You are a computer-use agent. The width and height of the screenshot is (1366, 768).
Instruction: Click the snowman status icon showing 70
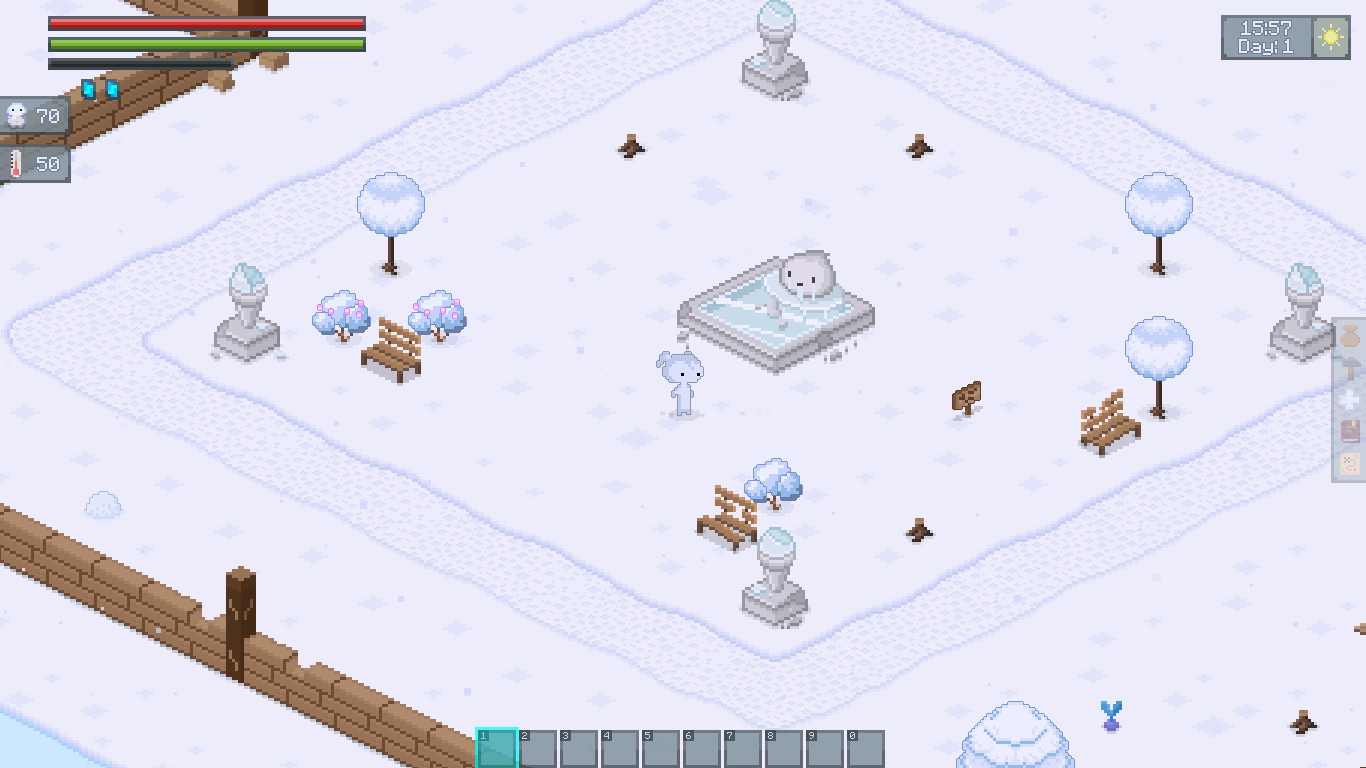tap(20, 115)
